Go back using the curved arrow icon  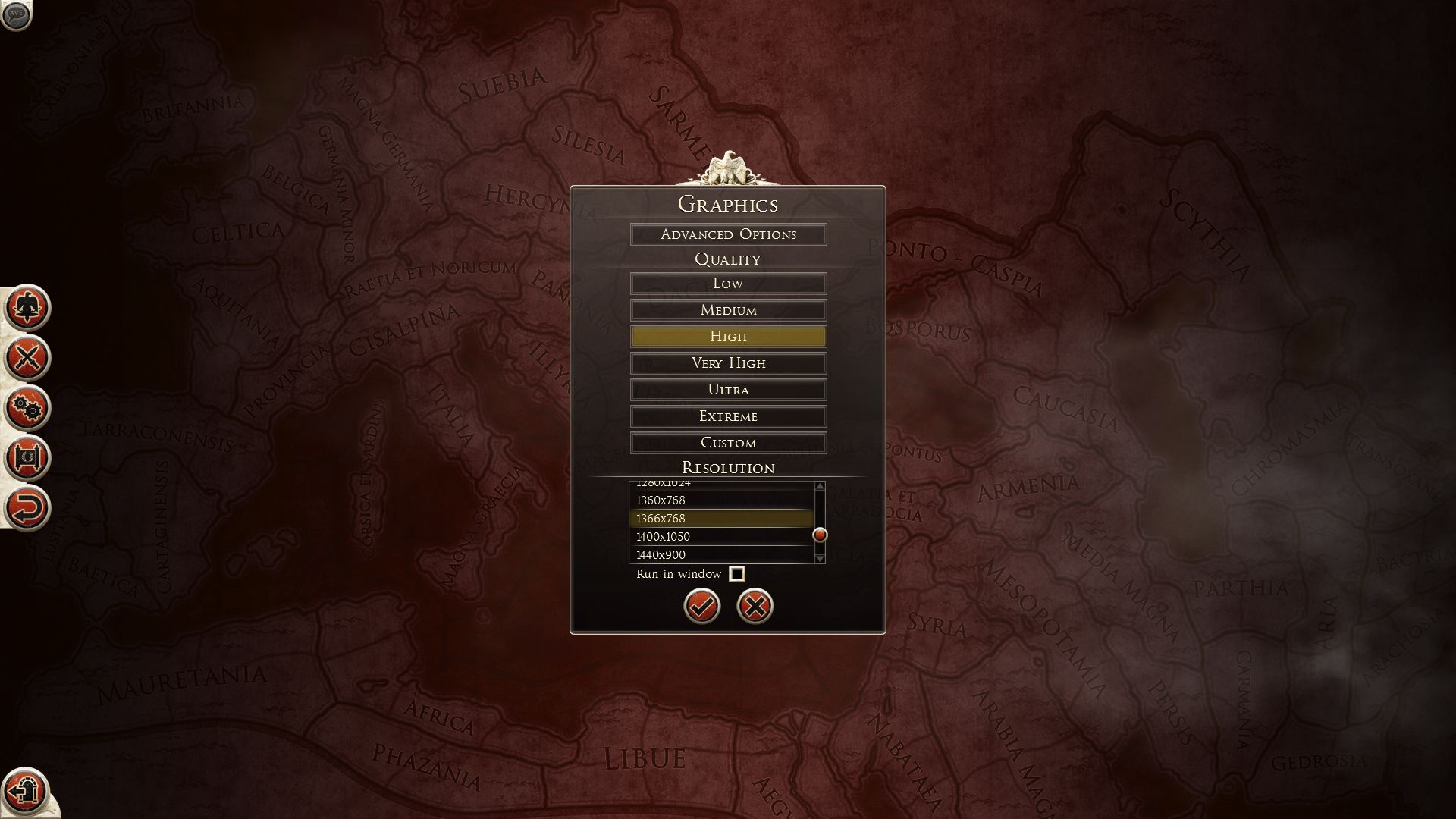tap(27, 508)
